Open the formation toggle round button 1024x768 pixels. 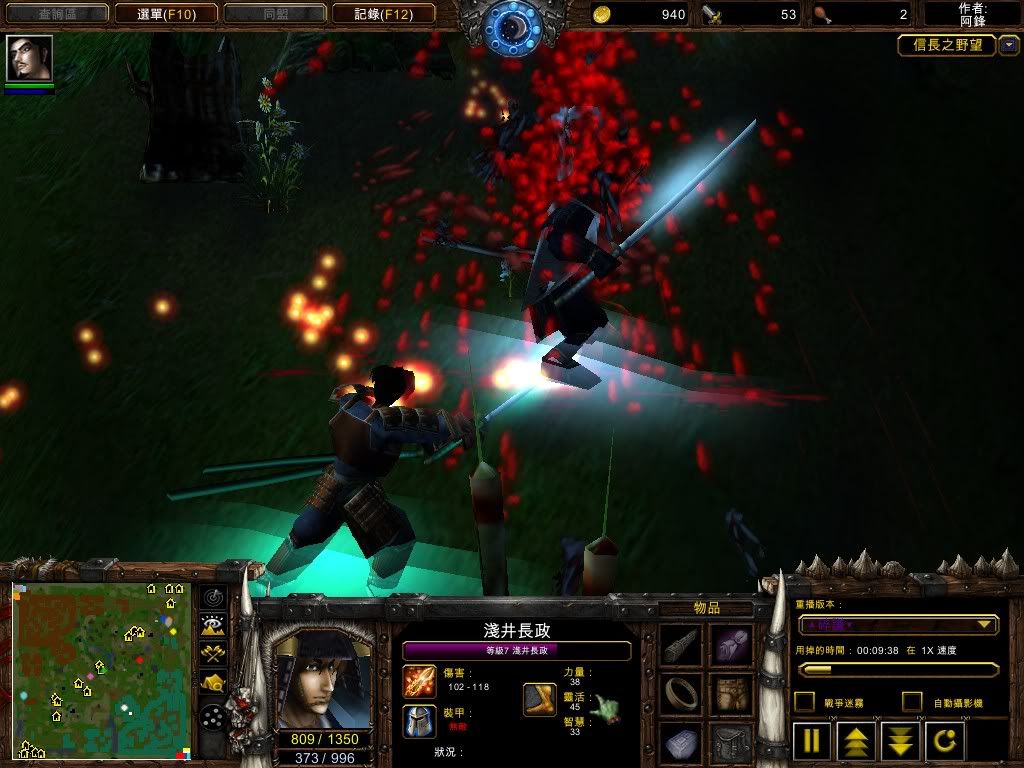pyautogui.click(x=213, y=717)
